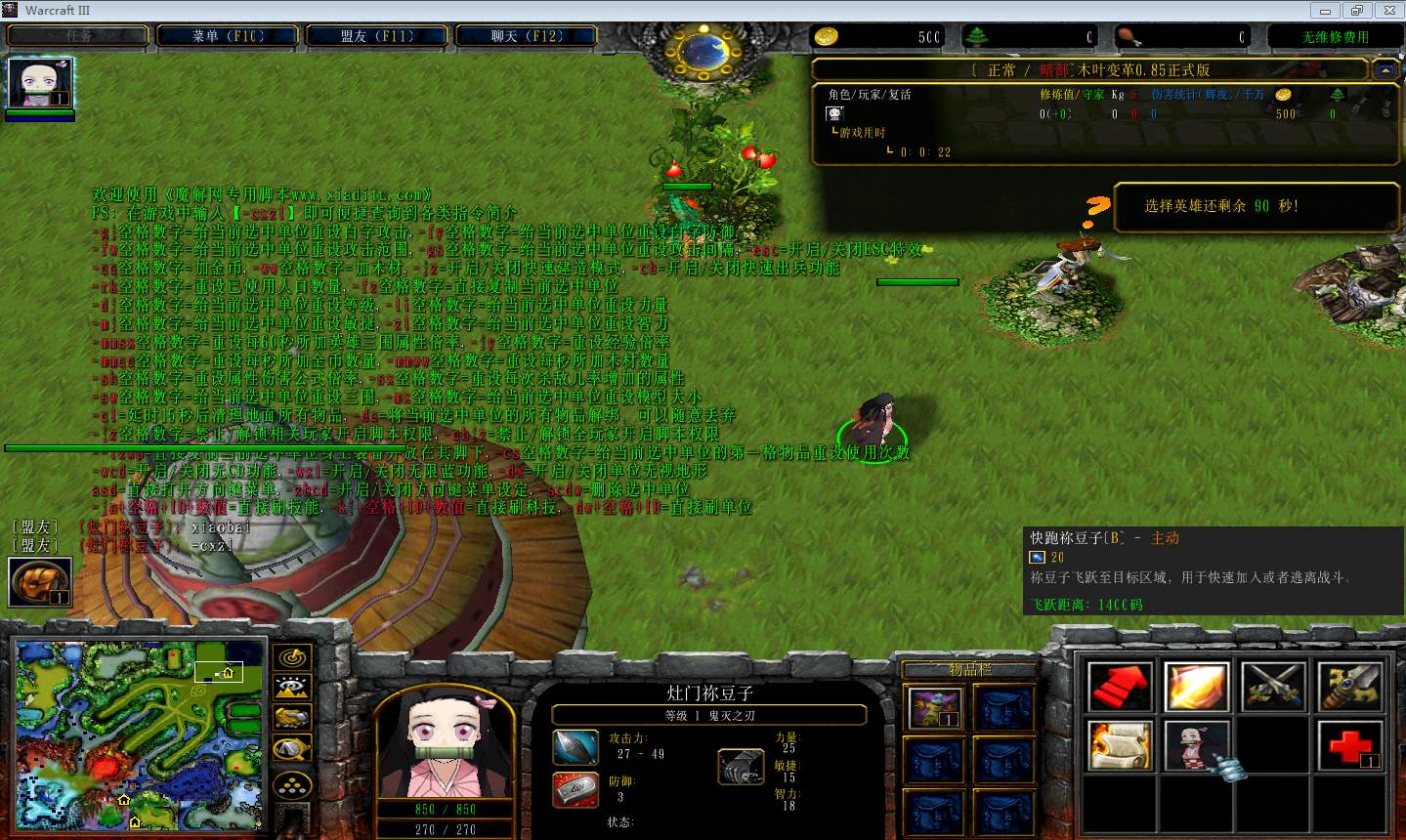Toggle the minimap creep camp display button

pyautogui.click(x=291, y=749)
